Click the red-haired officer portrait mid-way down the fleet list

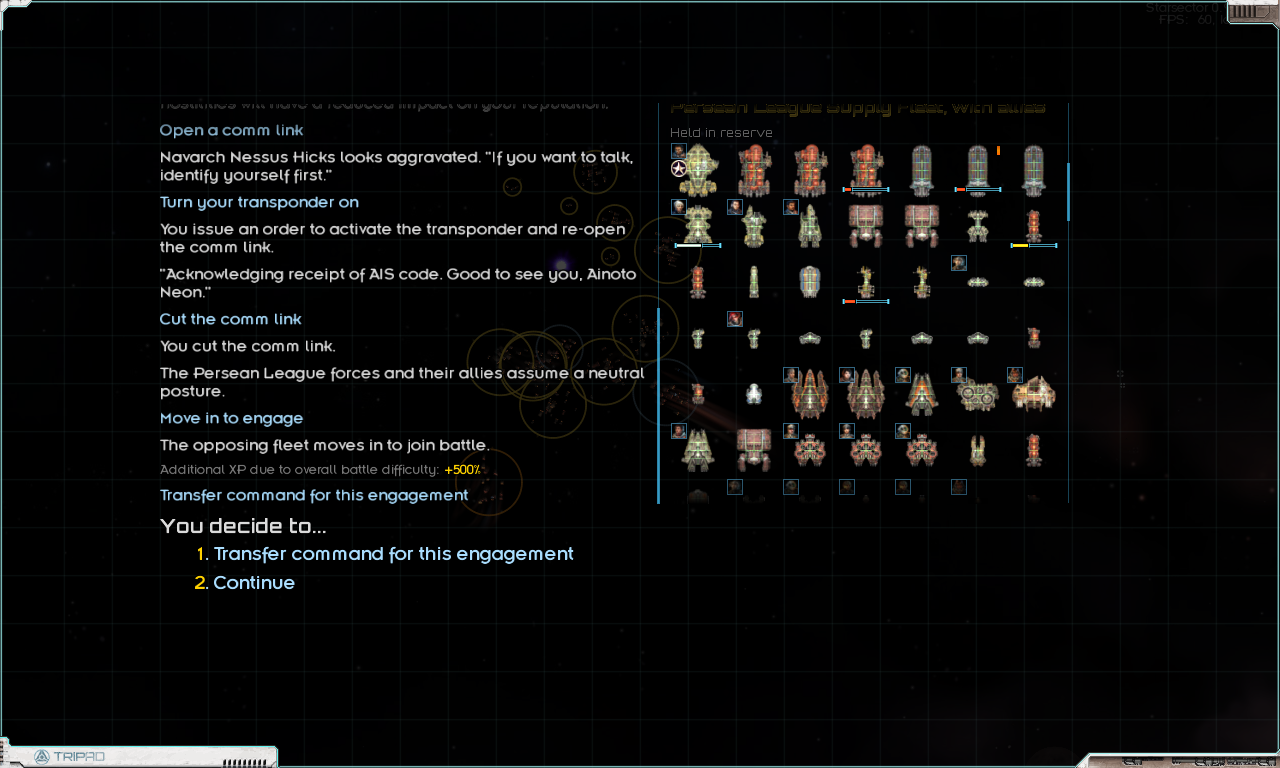click(735, 317)
